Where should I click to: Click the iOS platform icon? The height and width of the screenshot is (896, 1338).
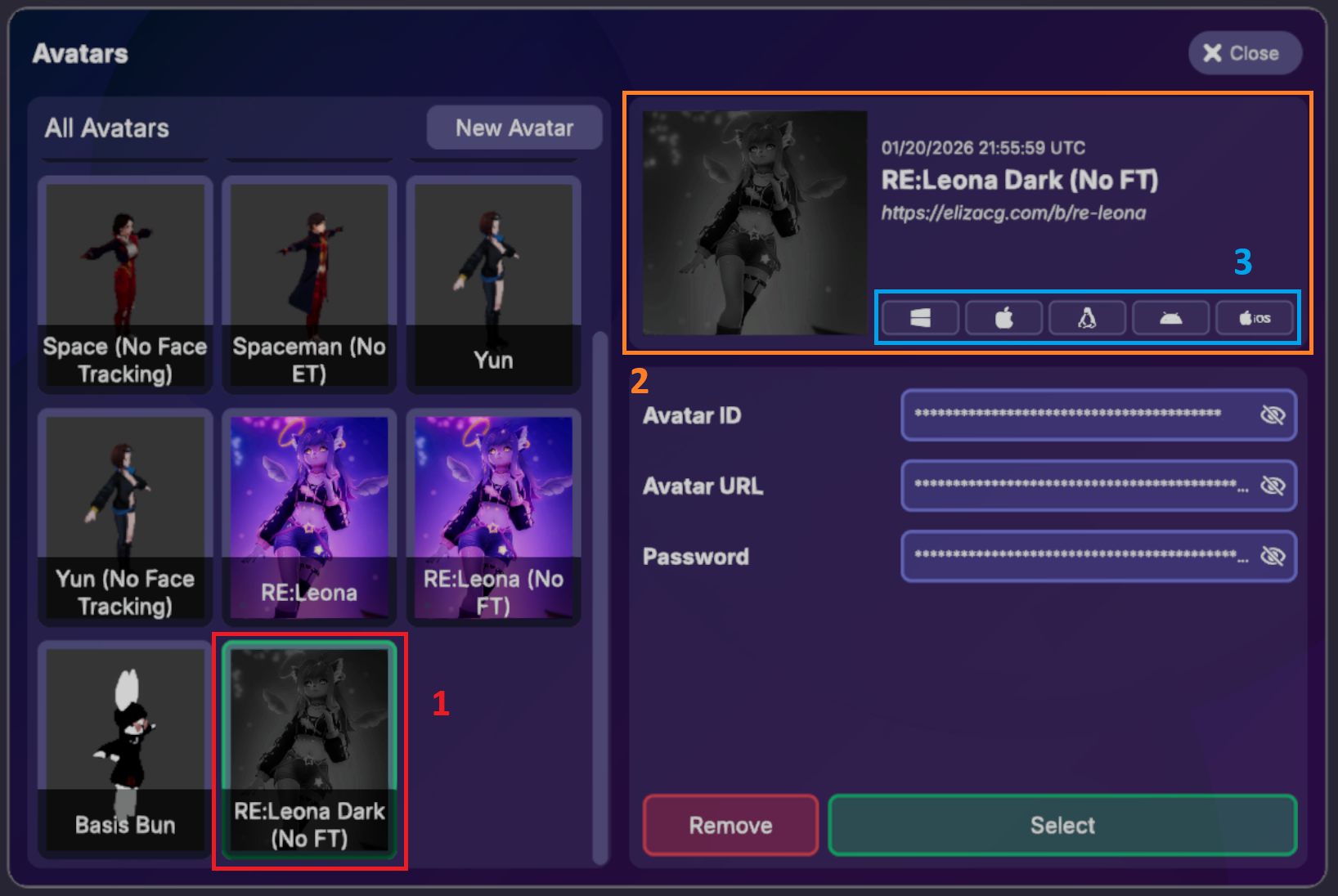click(x=1255, y=318)
